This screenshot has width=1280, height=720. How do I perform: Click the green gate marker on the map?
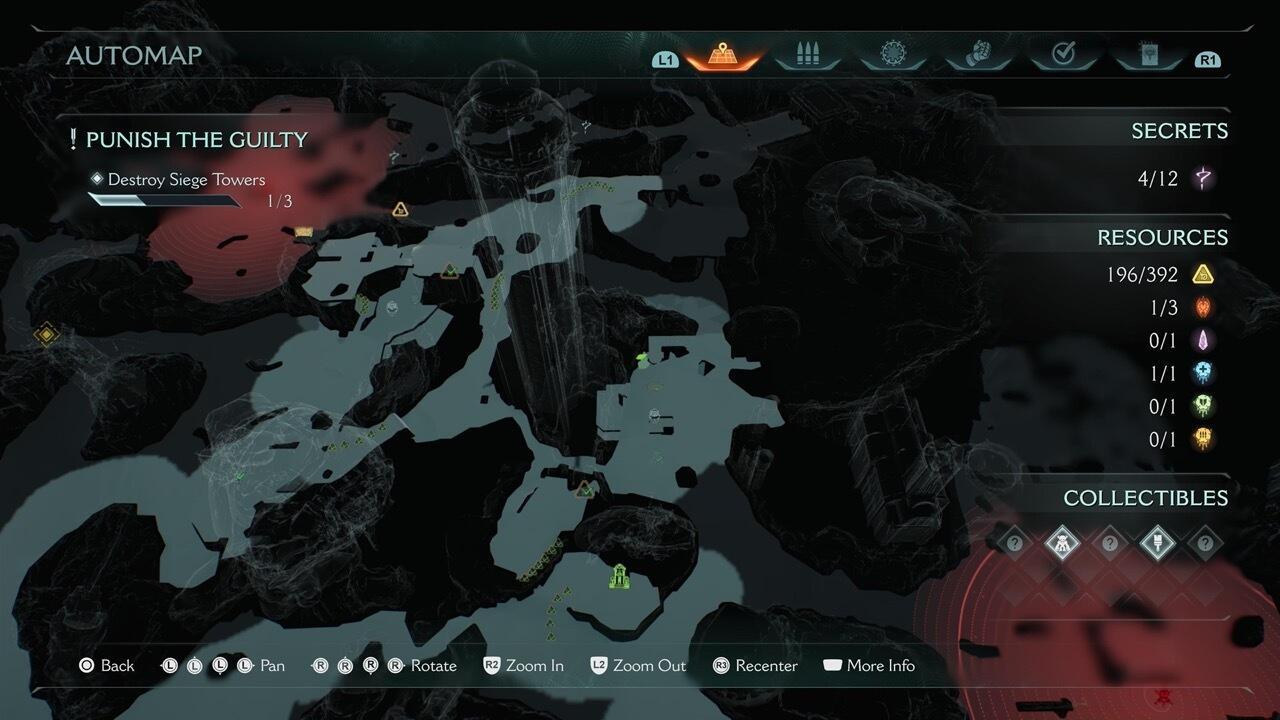click(619, 577)
